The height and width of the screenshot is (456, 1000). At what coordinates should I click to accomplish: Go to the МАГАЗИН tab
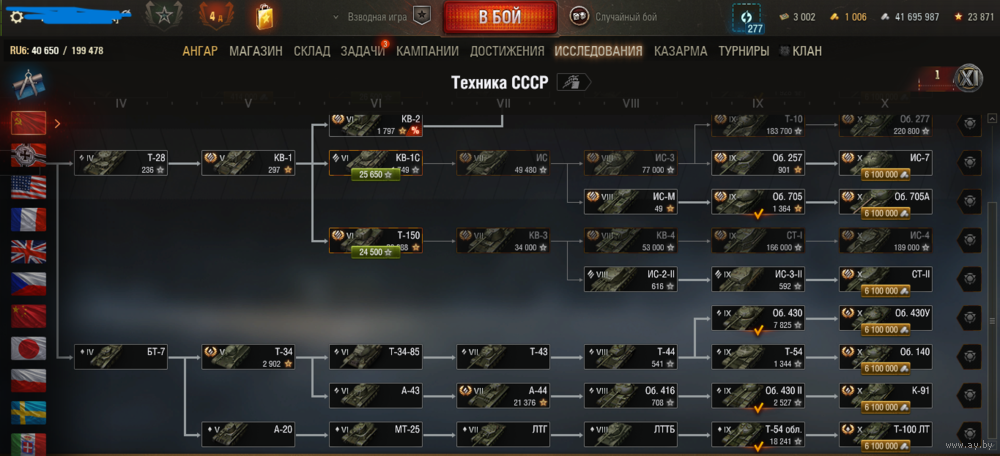tap(255, 51)
